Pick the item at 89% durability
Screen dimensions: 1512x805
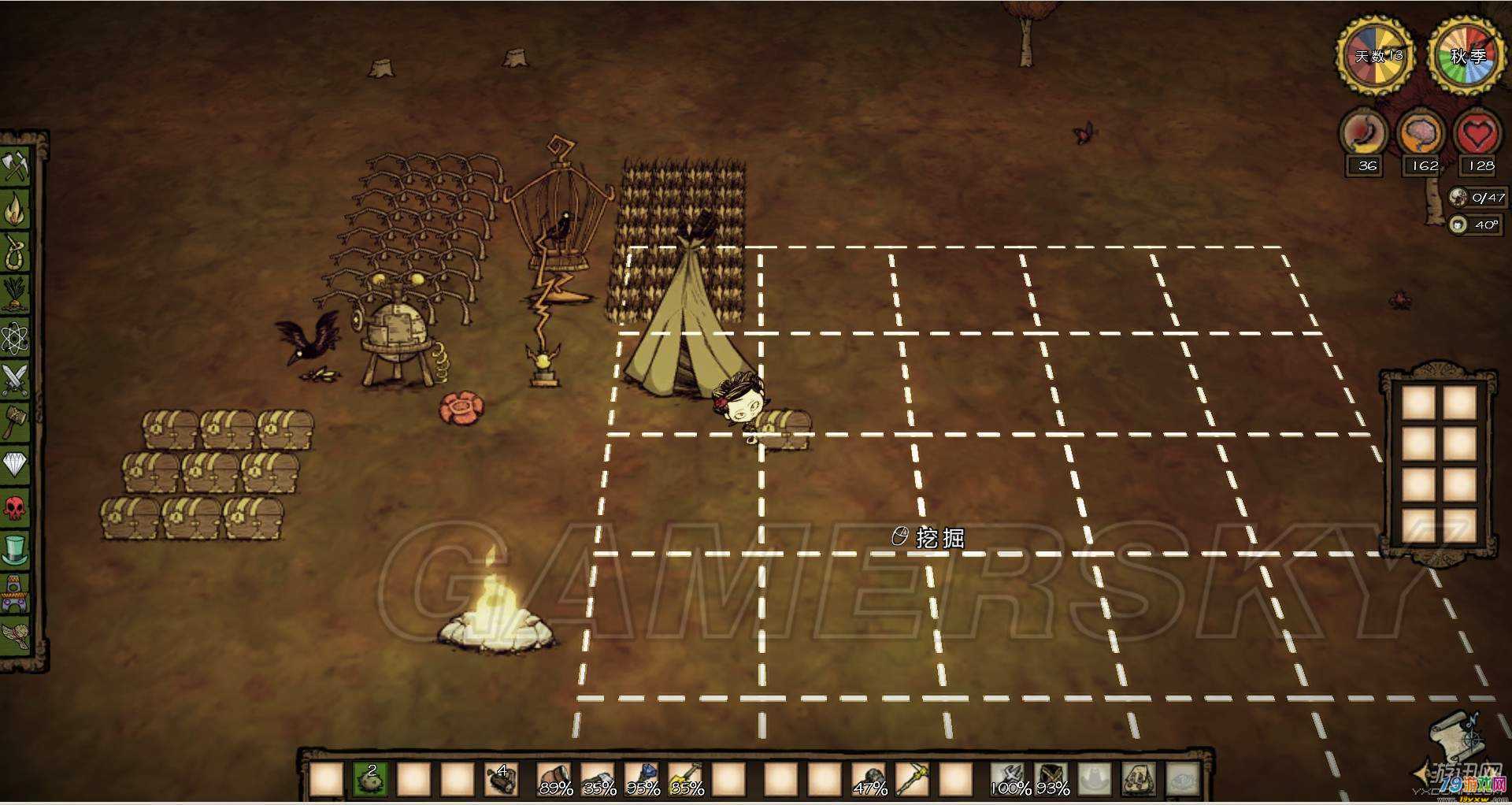click(554, 779)
